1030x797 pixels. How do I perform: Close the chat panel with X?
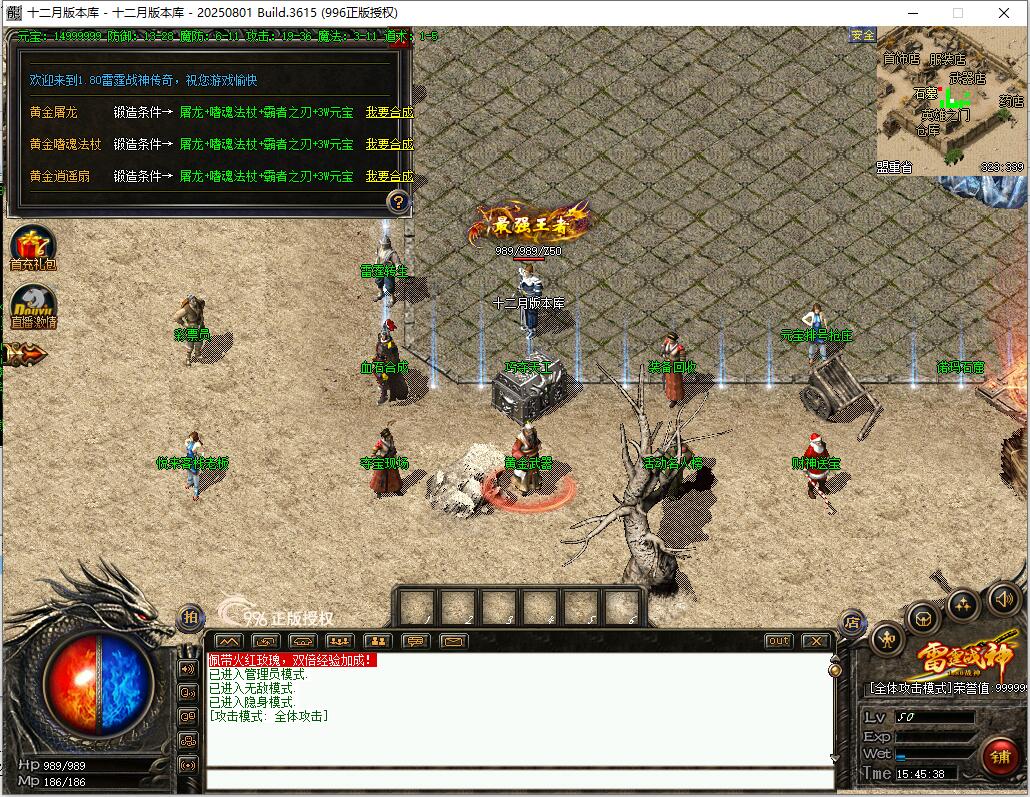816,641
